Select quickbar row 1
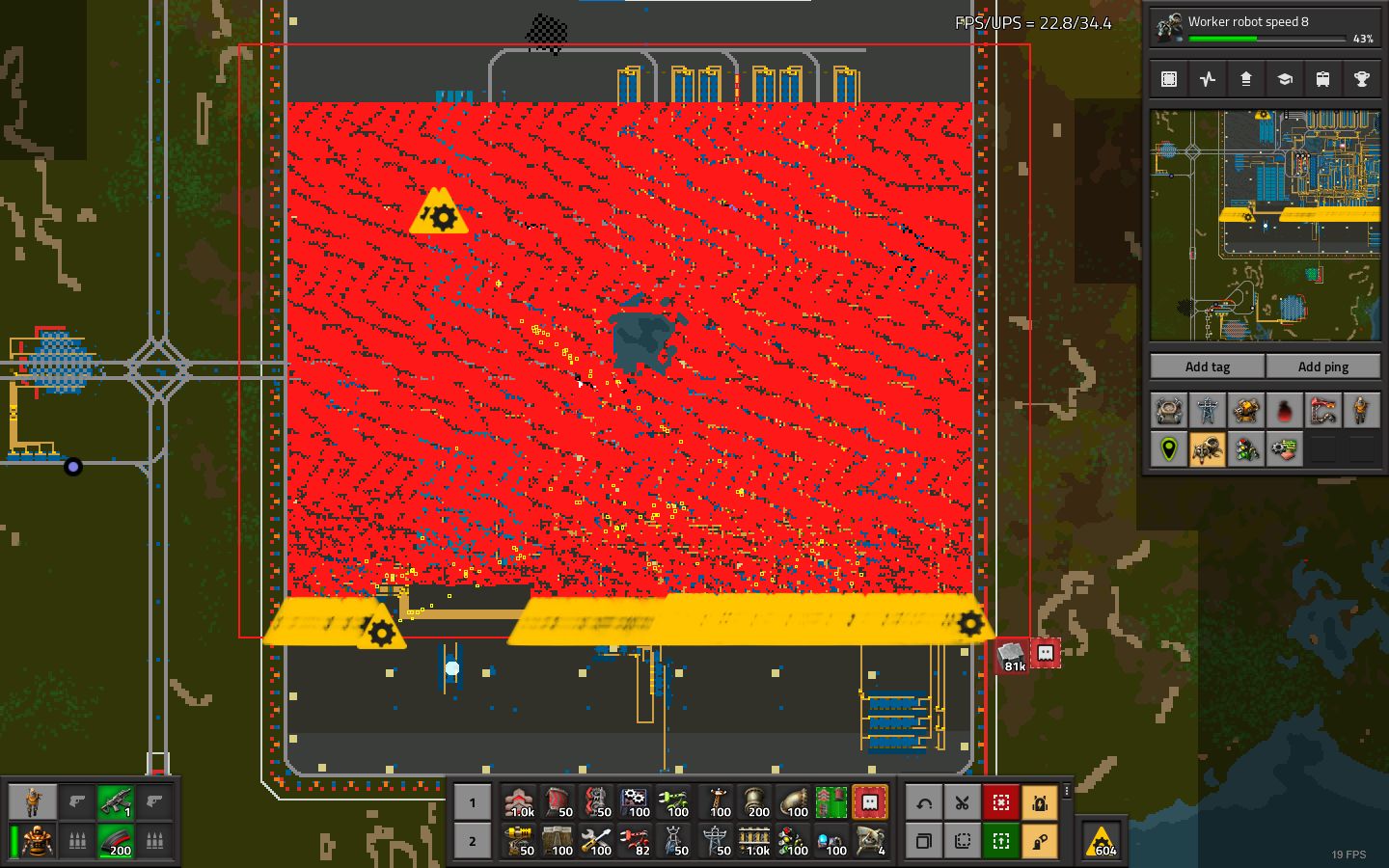1389x868 pixels. pos(472,802)
